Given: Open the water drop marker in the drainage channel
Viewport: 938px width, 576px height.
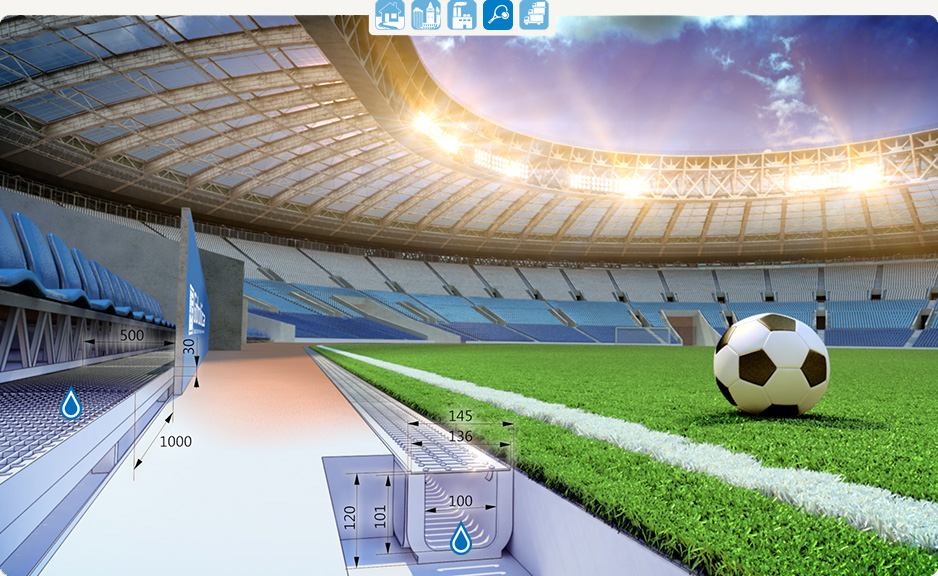Looking at the screenshot, I should tap(461, 539).
